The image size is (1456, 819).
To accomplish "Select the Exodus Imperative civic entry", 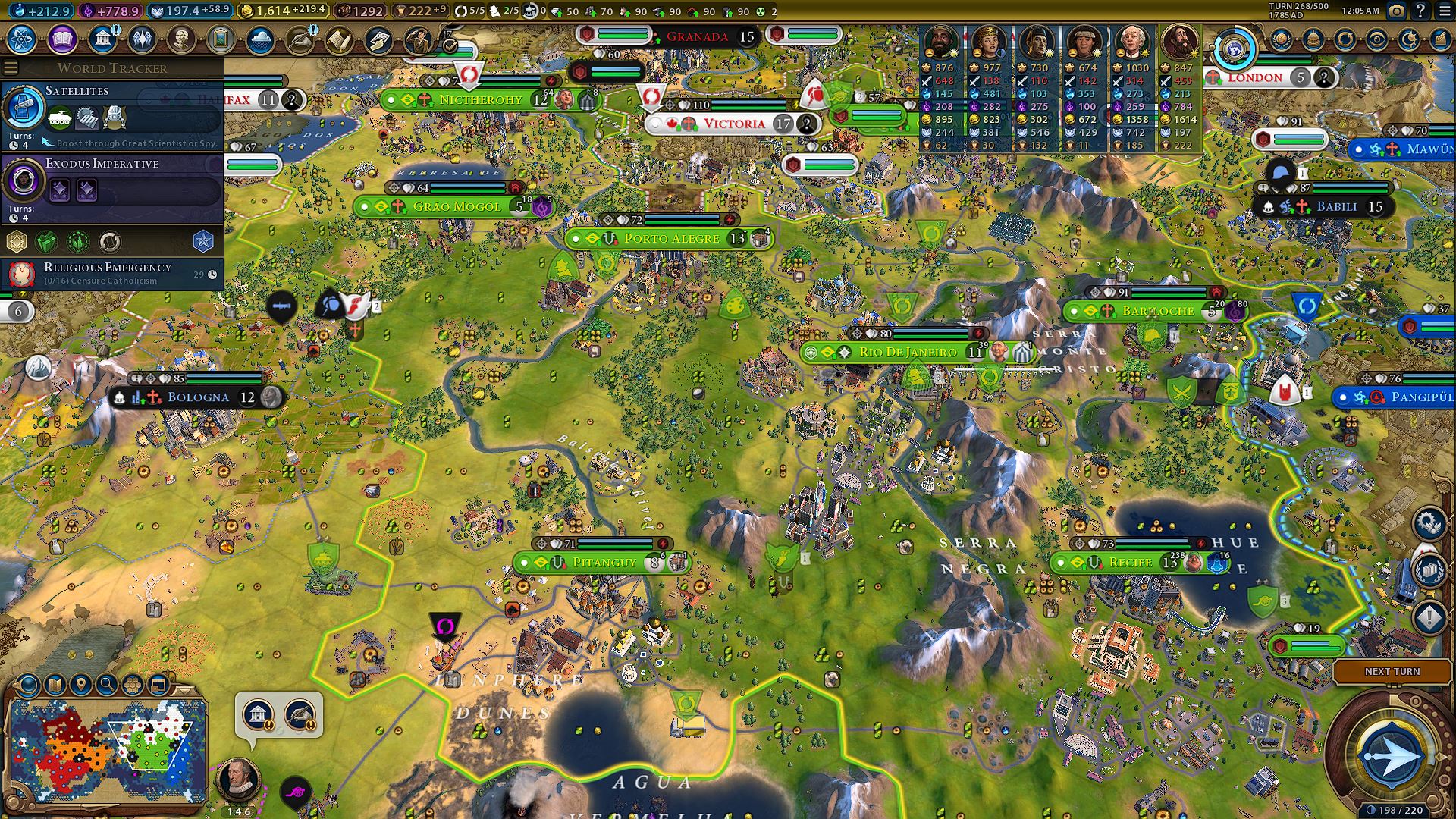I will 112,187.
